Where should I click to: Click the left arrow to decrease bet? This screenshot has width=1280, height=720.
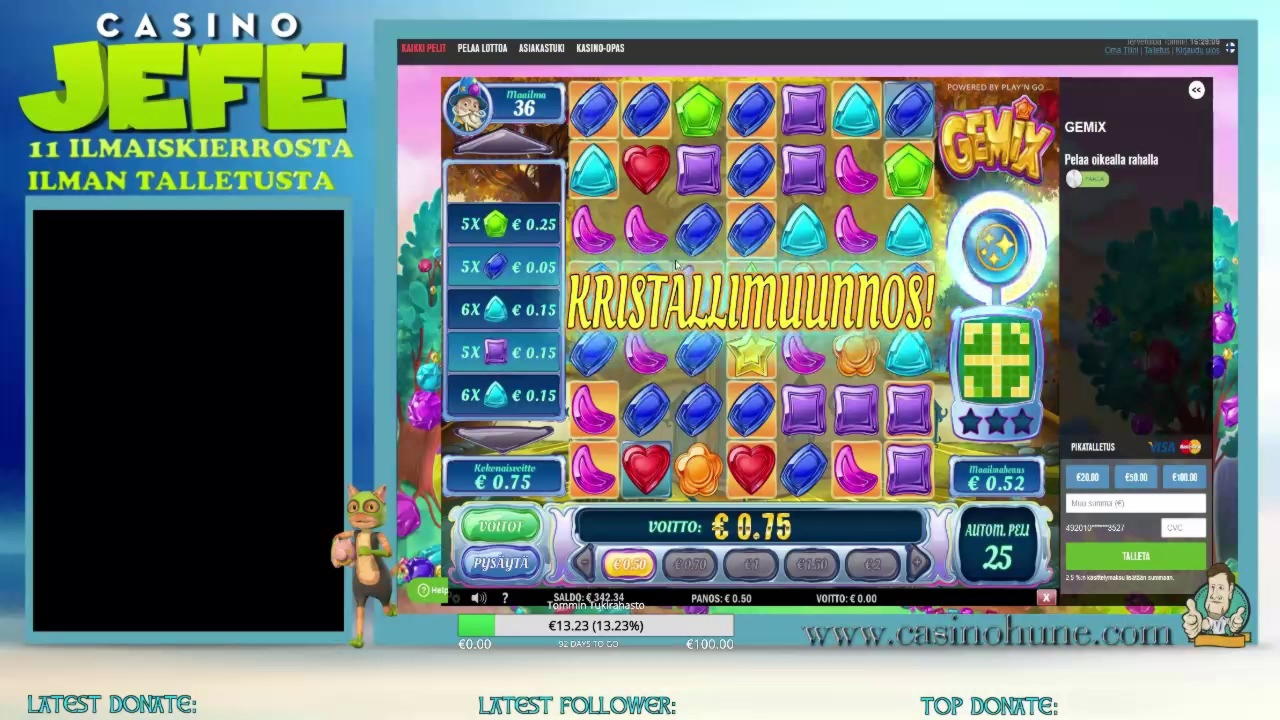coord(583,564)
